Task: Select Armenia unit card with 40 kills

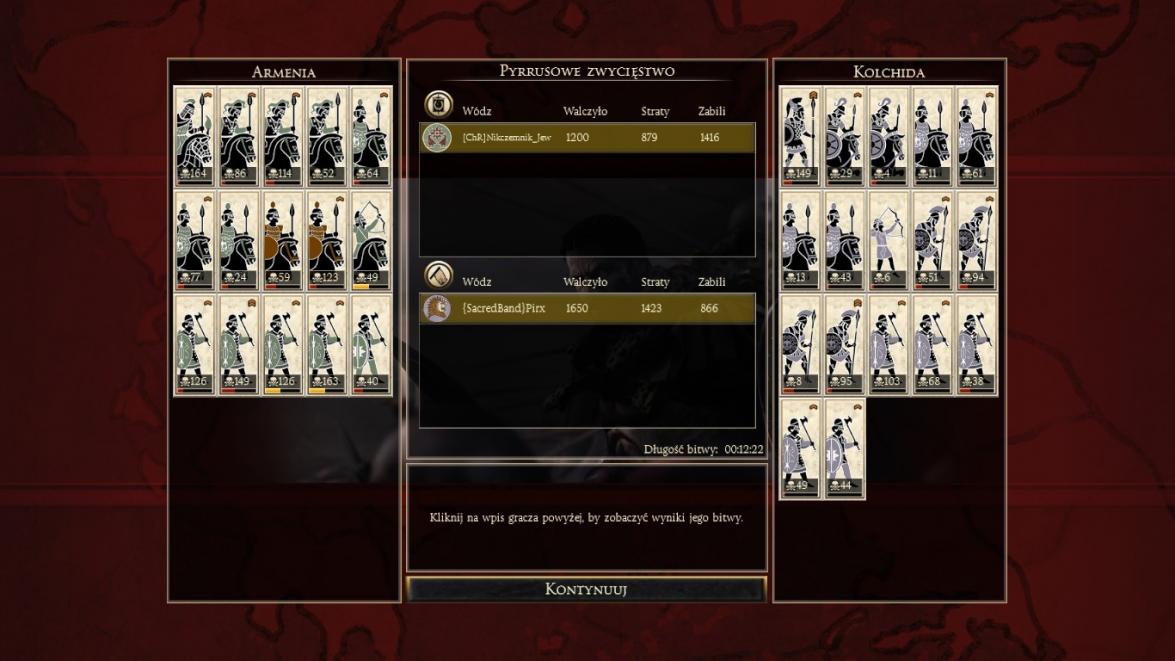Action: [x=371, y=344]
